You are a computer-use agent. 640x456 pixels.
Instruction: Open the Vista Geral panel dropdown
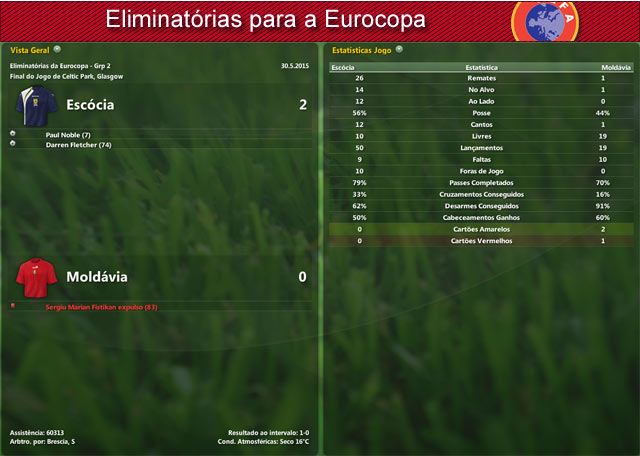(57, 48)
